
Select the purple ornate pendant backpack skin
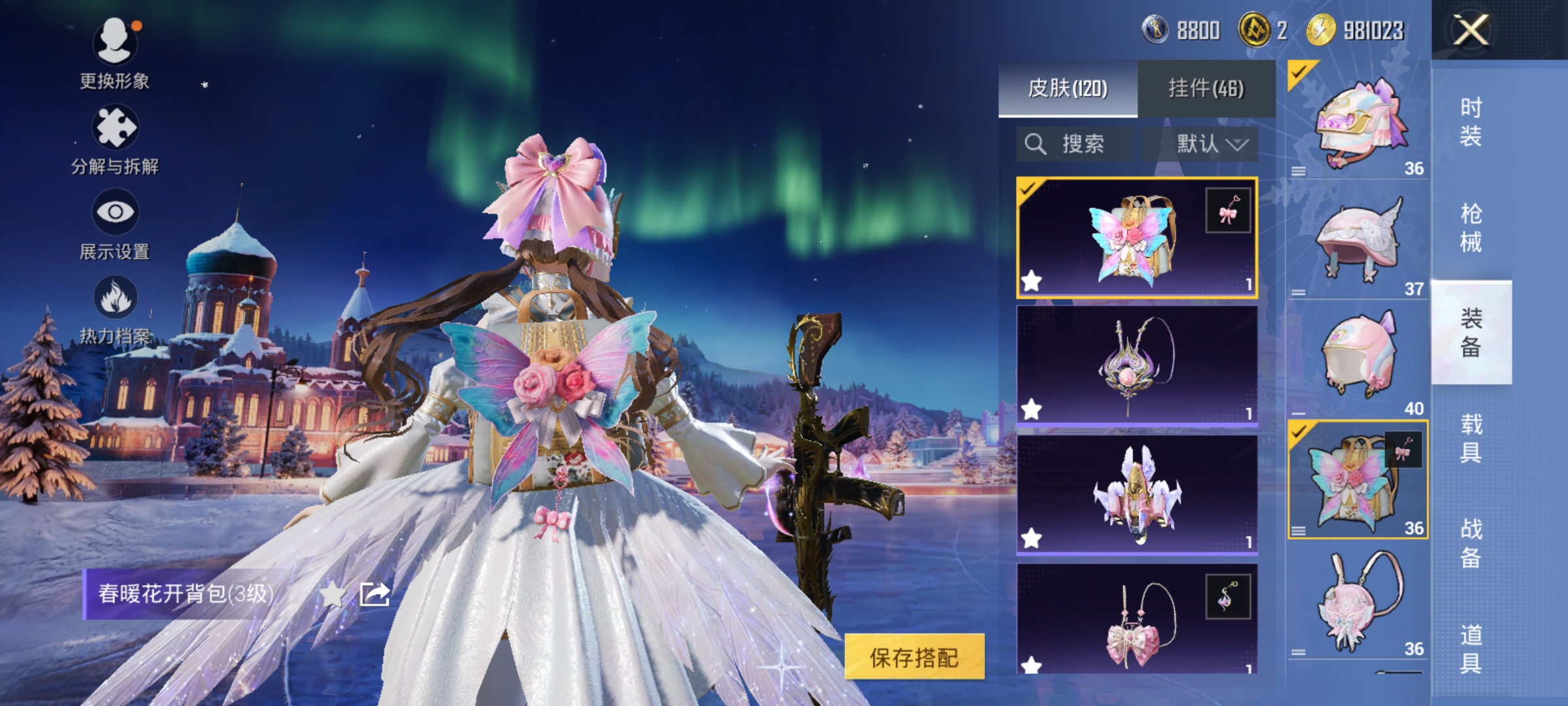[x=1137, y=366]
